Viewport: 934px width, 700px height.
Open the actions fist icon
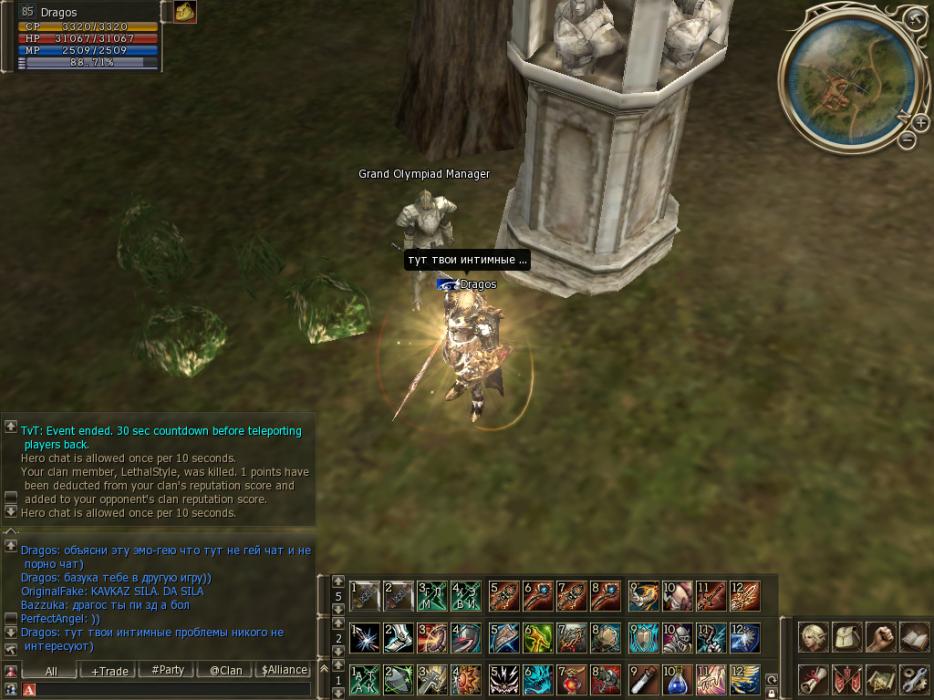tap(879, 637)
